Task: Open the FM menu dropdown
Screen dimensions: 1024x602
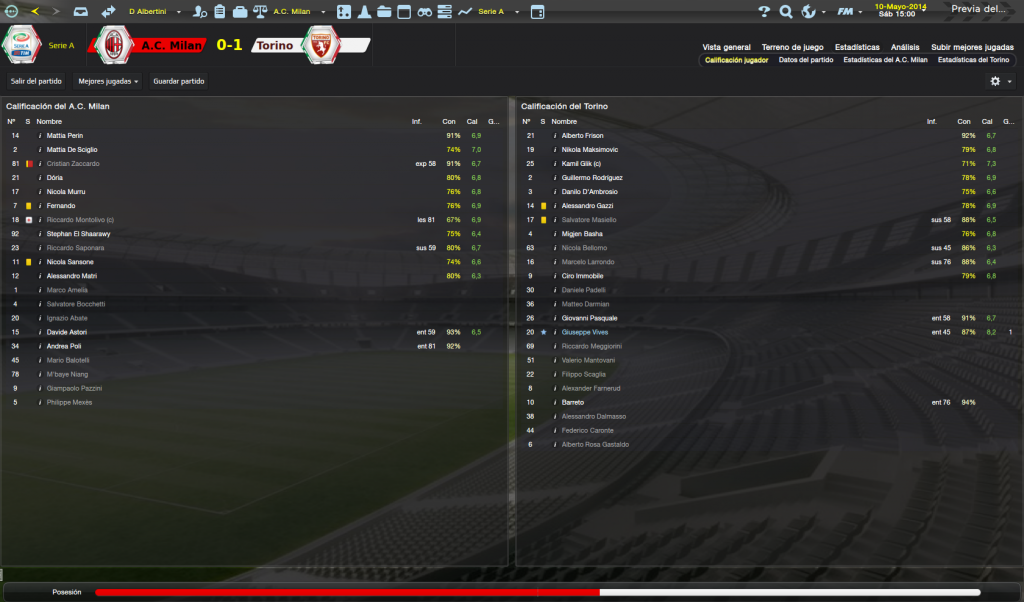Action: pyautogui.click(x=849, y=12)
